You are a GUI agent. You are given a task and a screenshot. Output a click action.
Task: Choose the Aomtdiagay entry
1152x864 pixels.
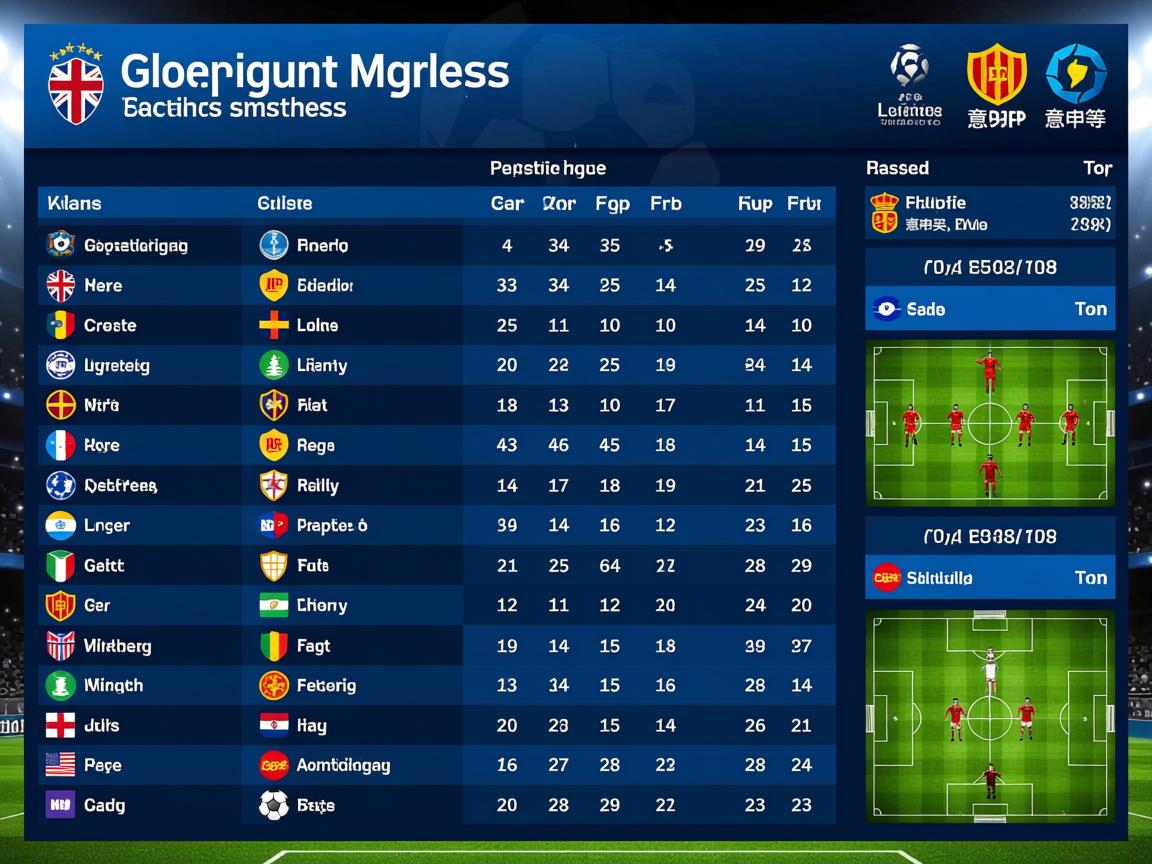click(343, 766)
